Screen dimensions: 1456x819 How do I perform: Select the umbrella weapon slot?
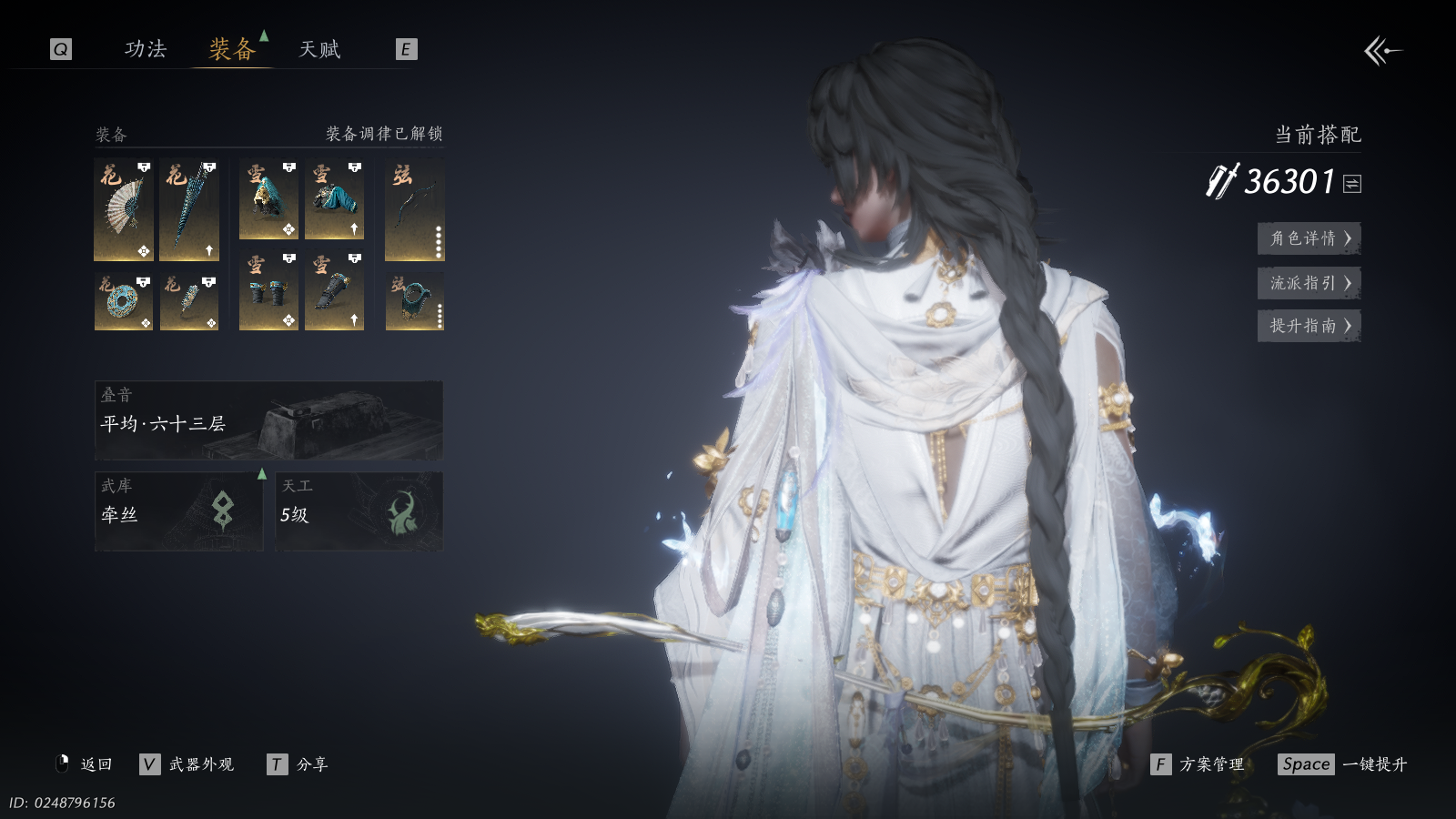point(189,210)
